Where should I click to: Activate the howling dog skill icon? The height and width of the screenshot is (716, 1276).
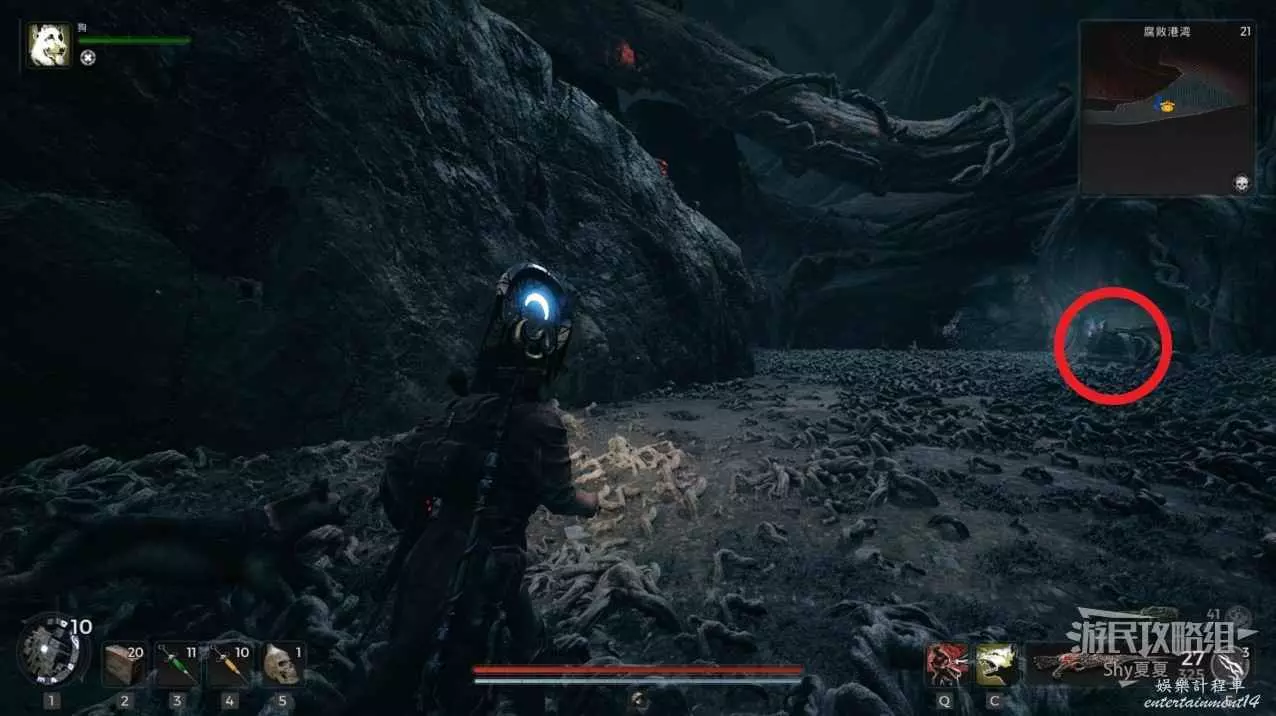point(996,663)
